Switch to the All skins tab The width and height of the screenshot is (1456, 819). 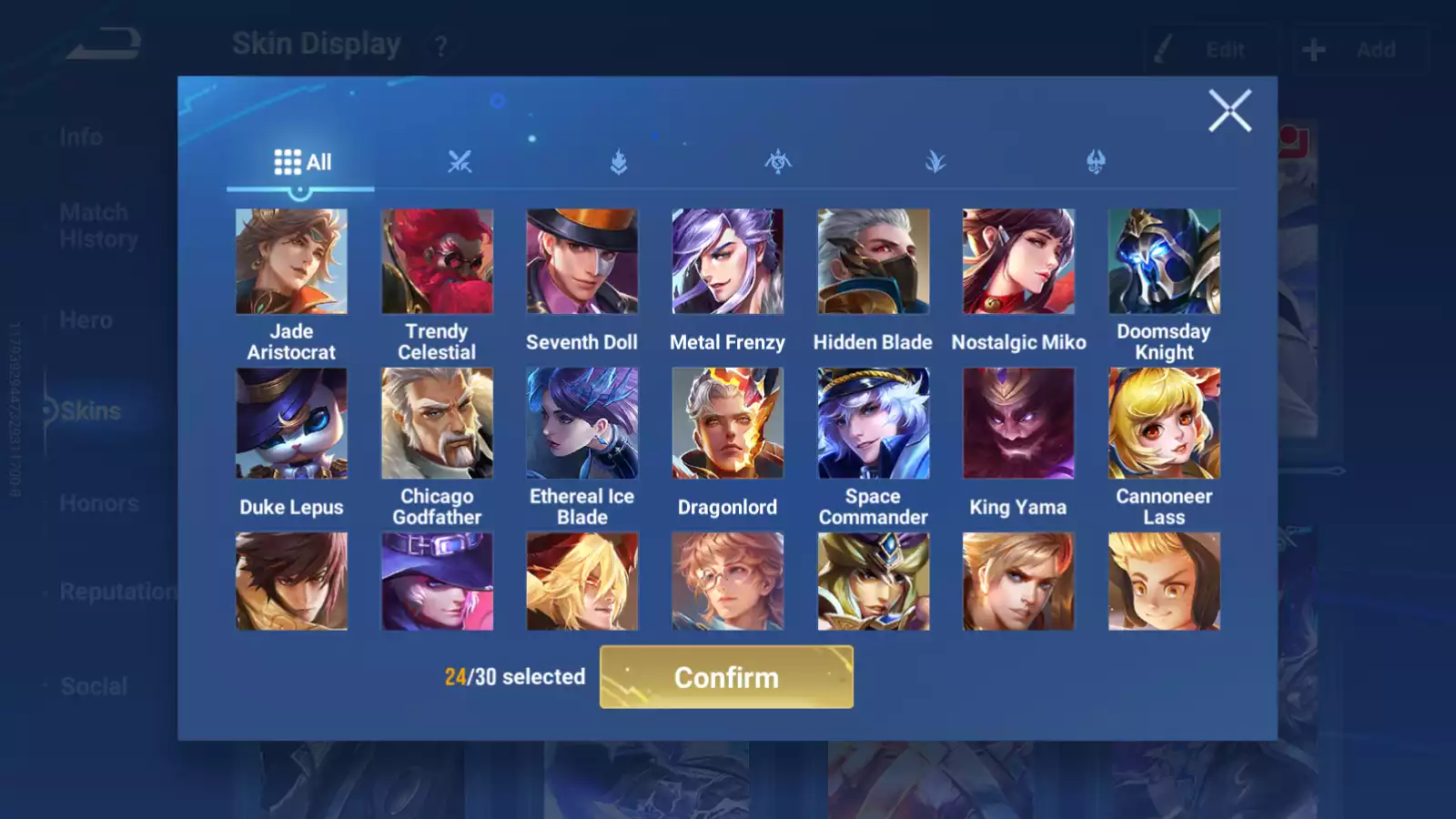[x=302, y=163]
